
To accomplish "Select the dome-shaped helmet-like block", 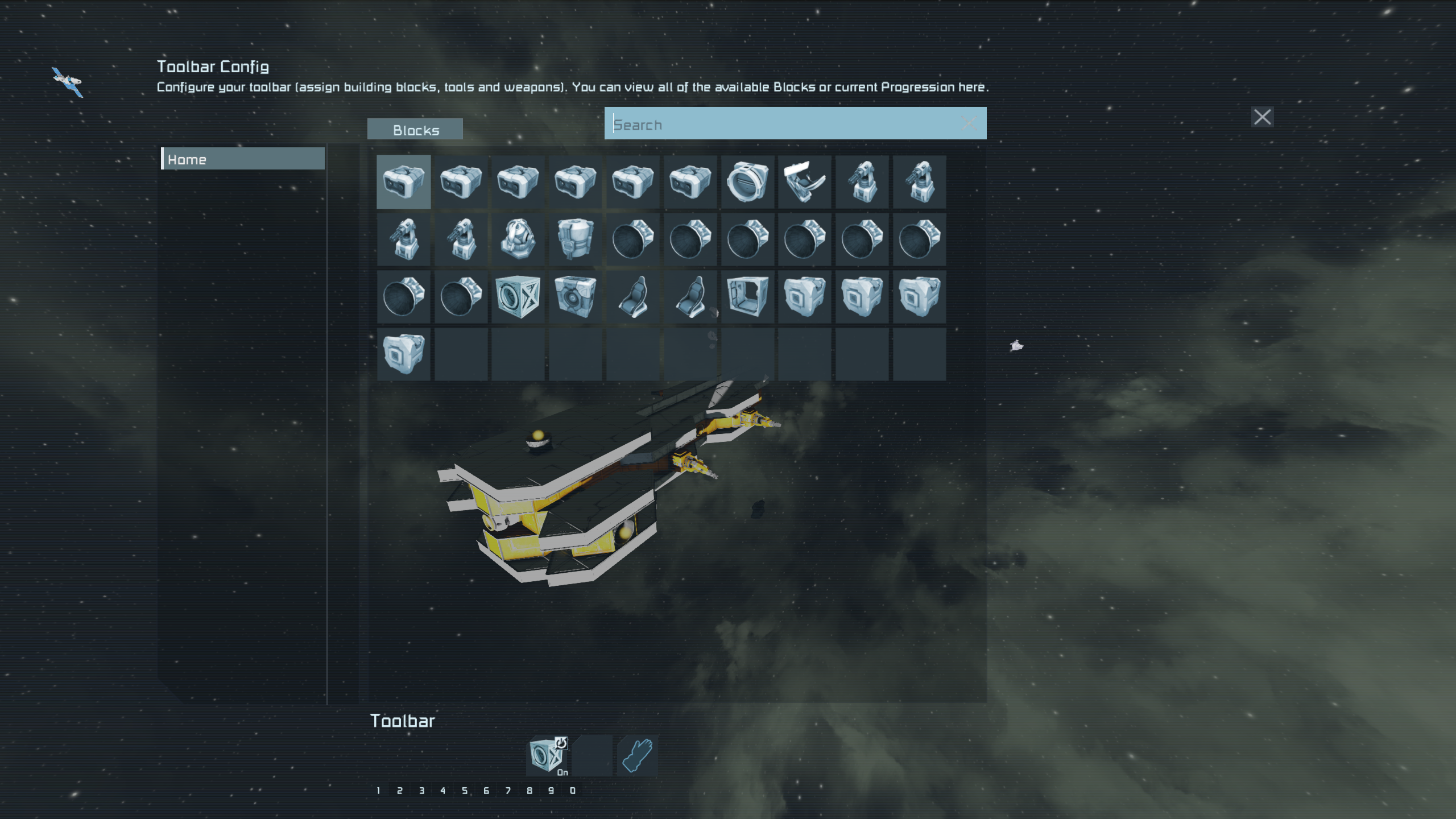I will click(x=518, y=239).
